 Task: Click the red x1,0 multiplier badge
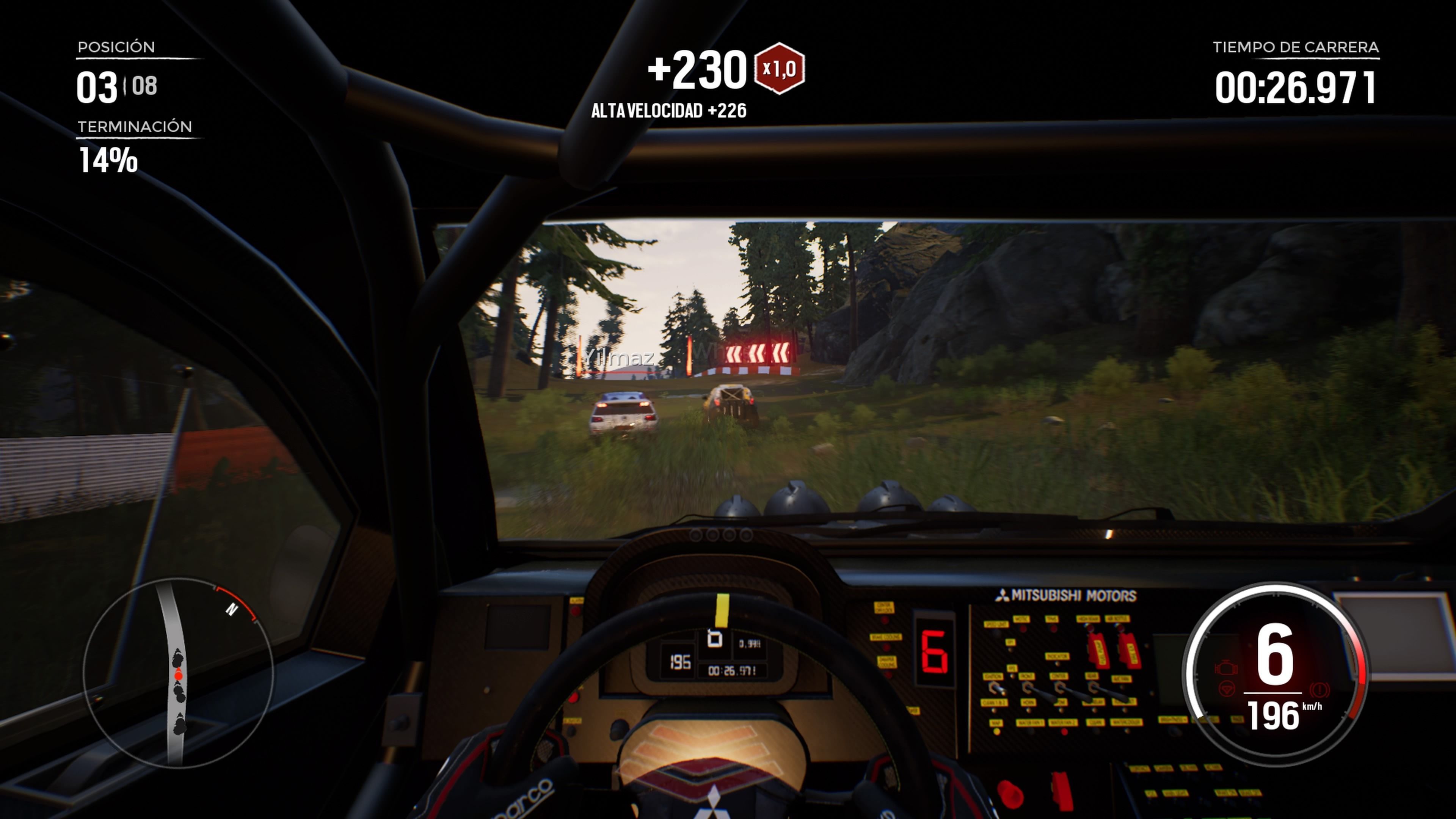point(780,68)
